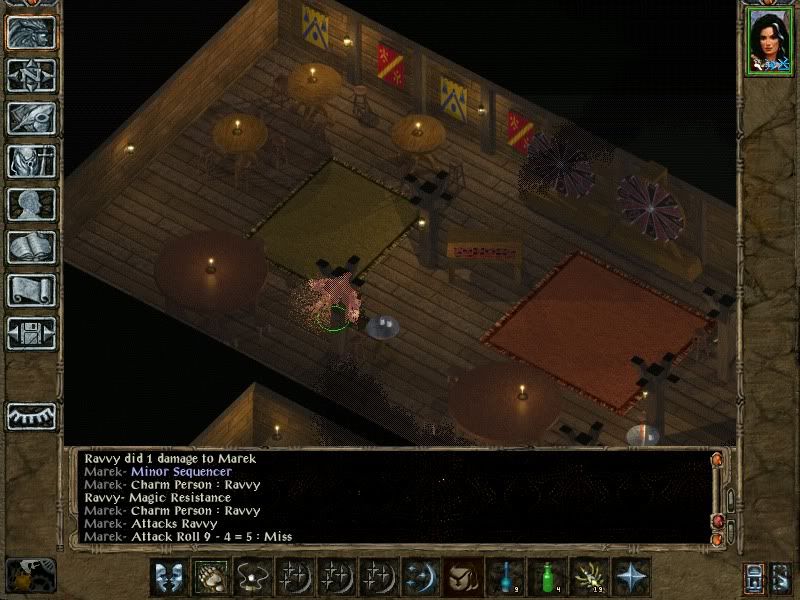Screen dimensions: 800x600
Task: Select the fist attack slot
Action: tap(209, 577)
